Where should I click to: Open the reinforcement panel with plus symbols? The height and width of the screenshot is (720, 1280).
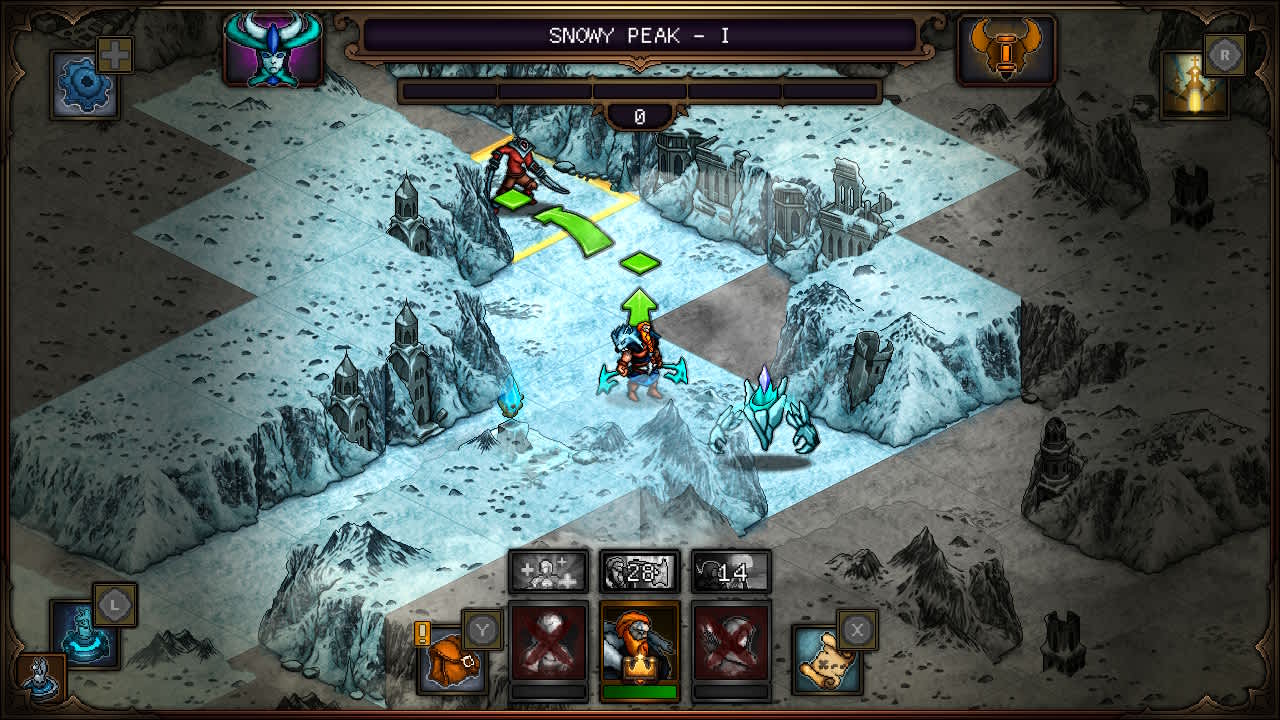pos(550,572)
